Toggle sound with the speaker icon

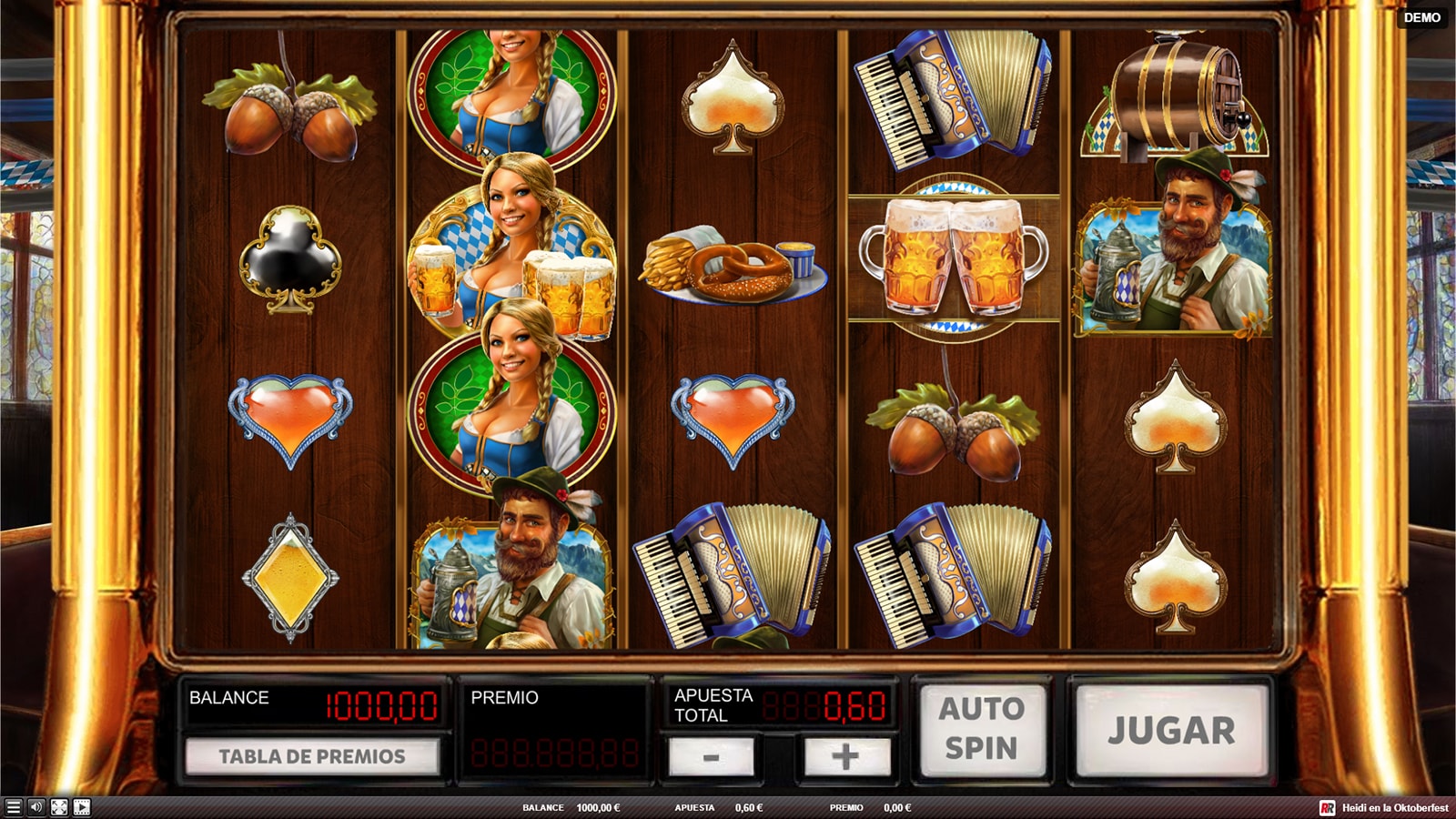(36, 807)
